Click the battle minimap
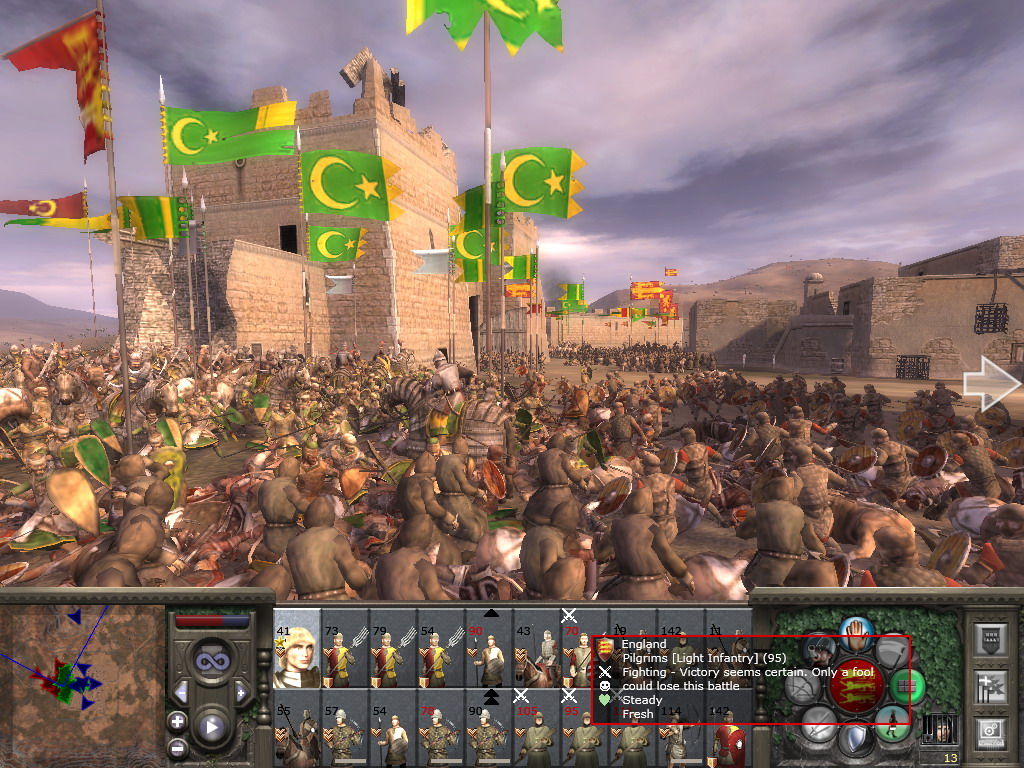This screenshot has width=1024, height=768. (82, 679)
